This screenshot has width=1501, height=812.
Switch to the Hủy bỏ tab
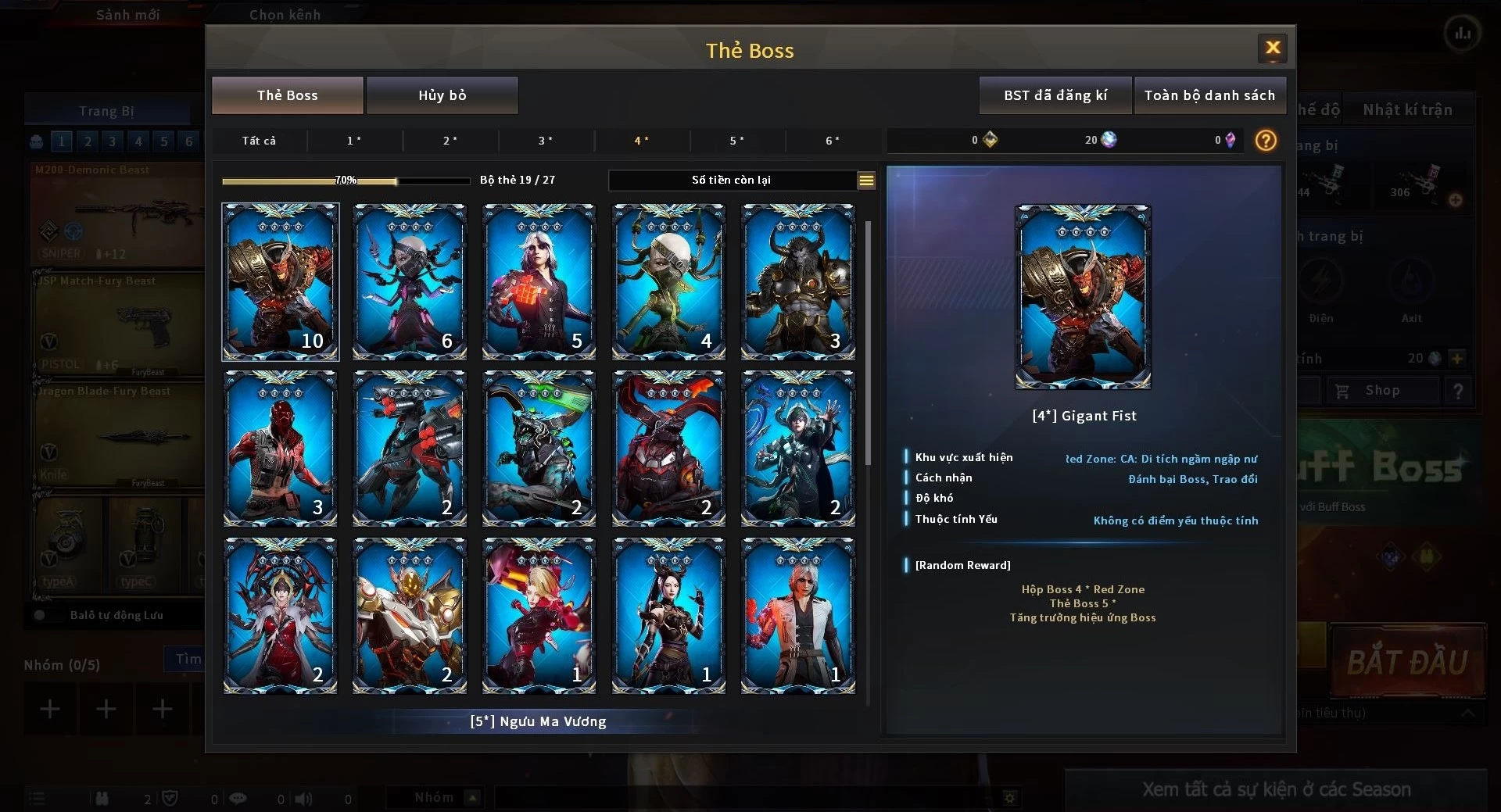tap(442, 95)
